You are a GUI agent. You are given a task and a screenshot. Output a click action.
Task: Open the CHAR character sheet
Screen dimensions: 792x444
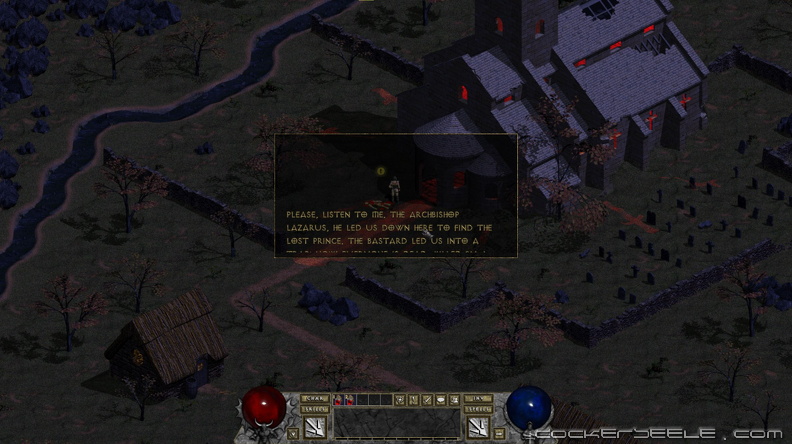pos(314,398)
